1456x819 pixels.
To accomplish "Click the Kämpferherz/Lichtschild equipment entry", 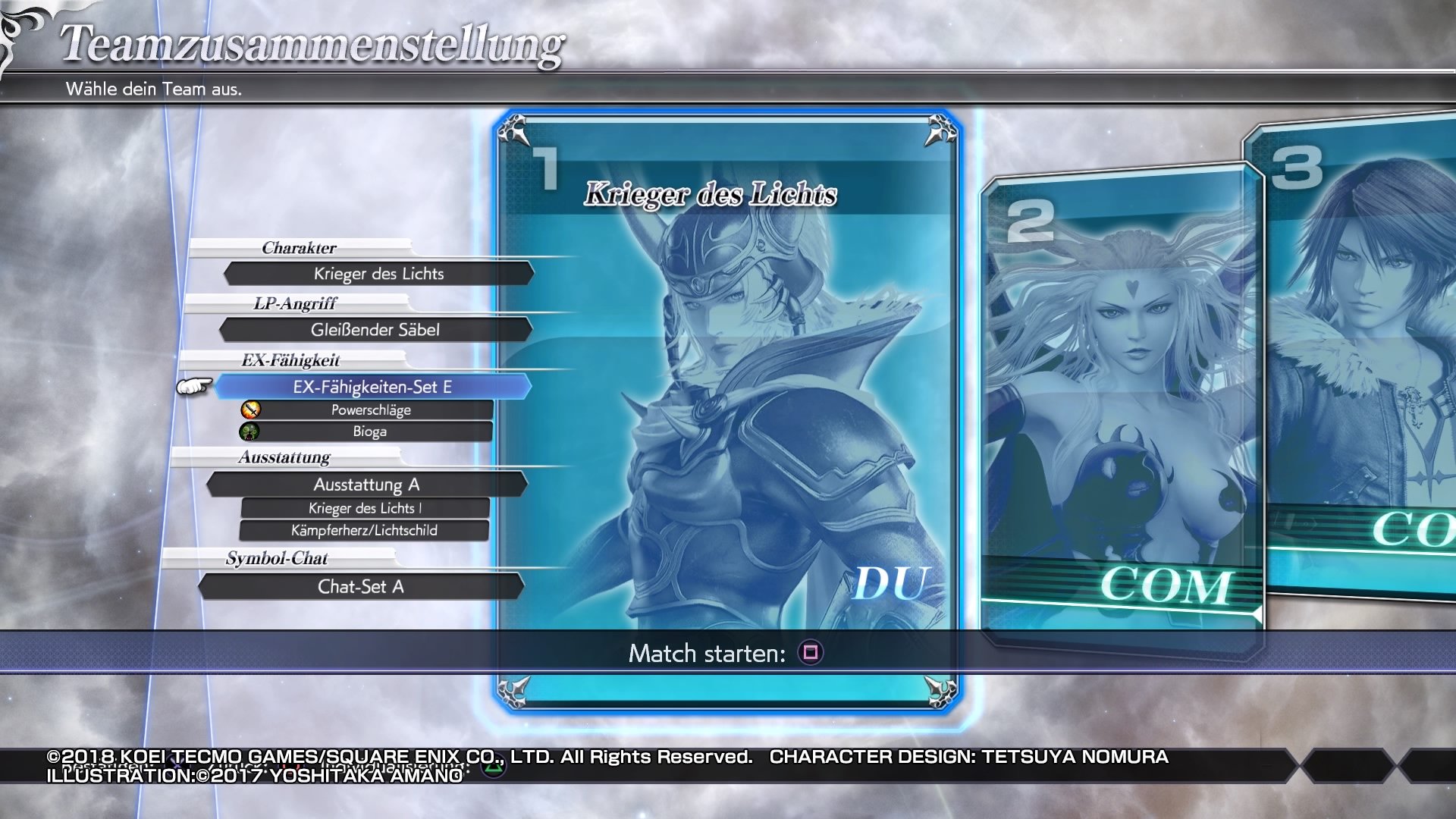I will click(364, 530).
